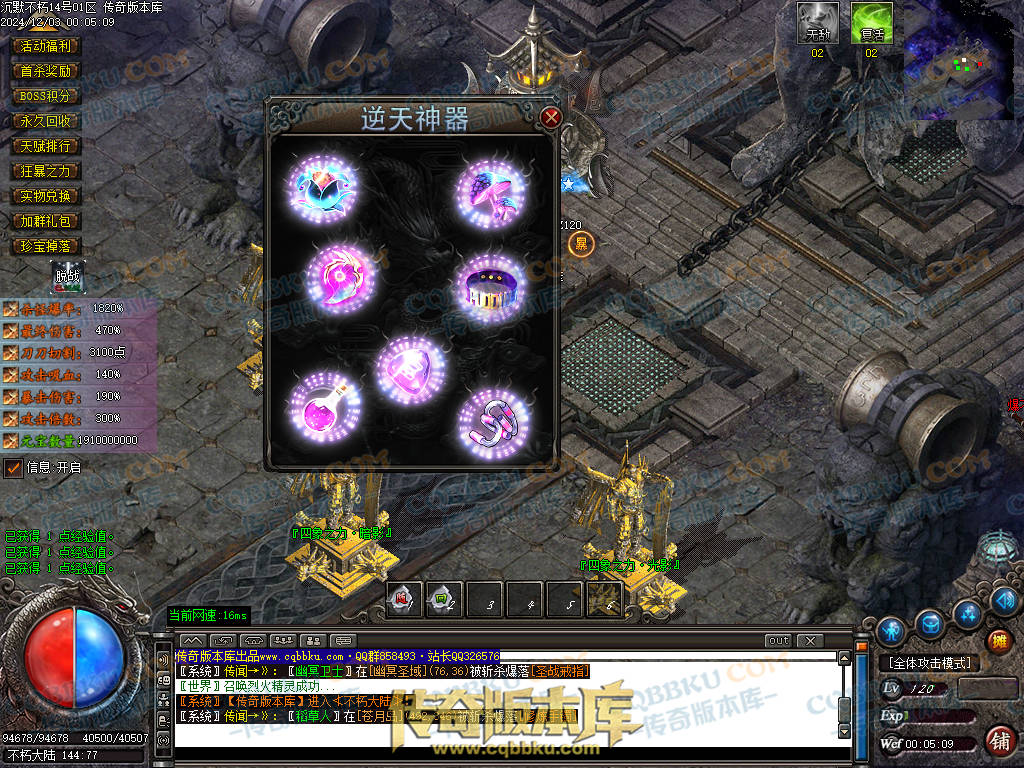1024x768 pixels.
Task: Open the 永久回收 recycle menu
Action: pyautogui.click(x=46, y=121)
